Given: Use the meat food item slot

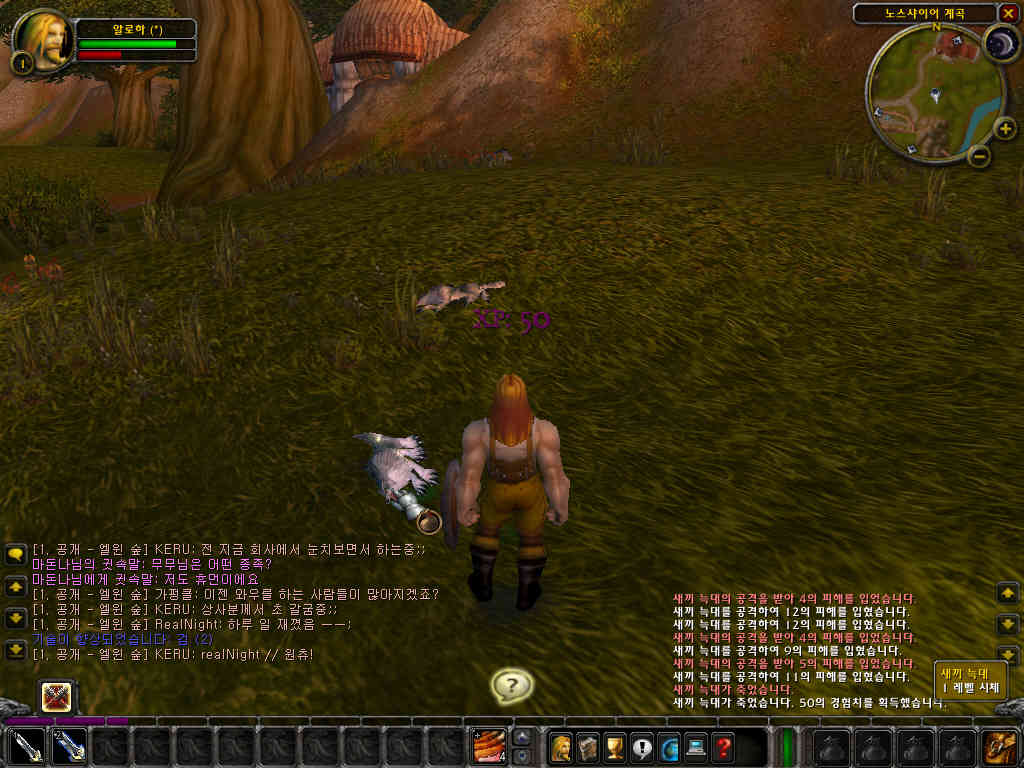Looking at the screenshot, I should tap(489, 746).
